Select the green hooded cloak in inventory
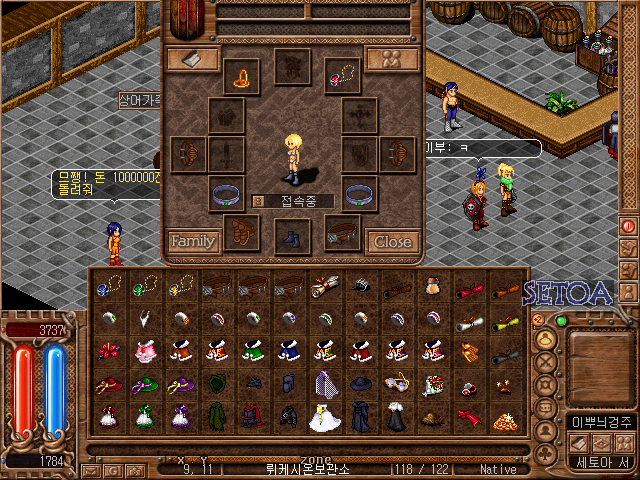This screenshot has width=640, height=480. 216,416
